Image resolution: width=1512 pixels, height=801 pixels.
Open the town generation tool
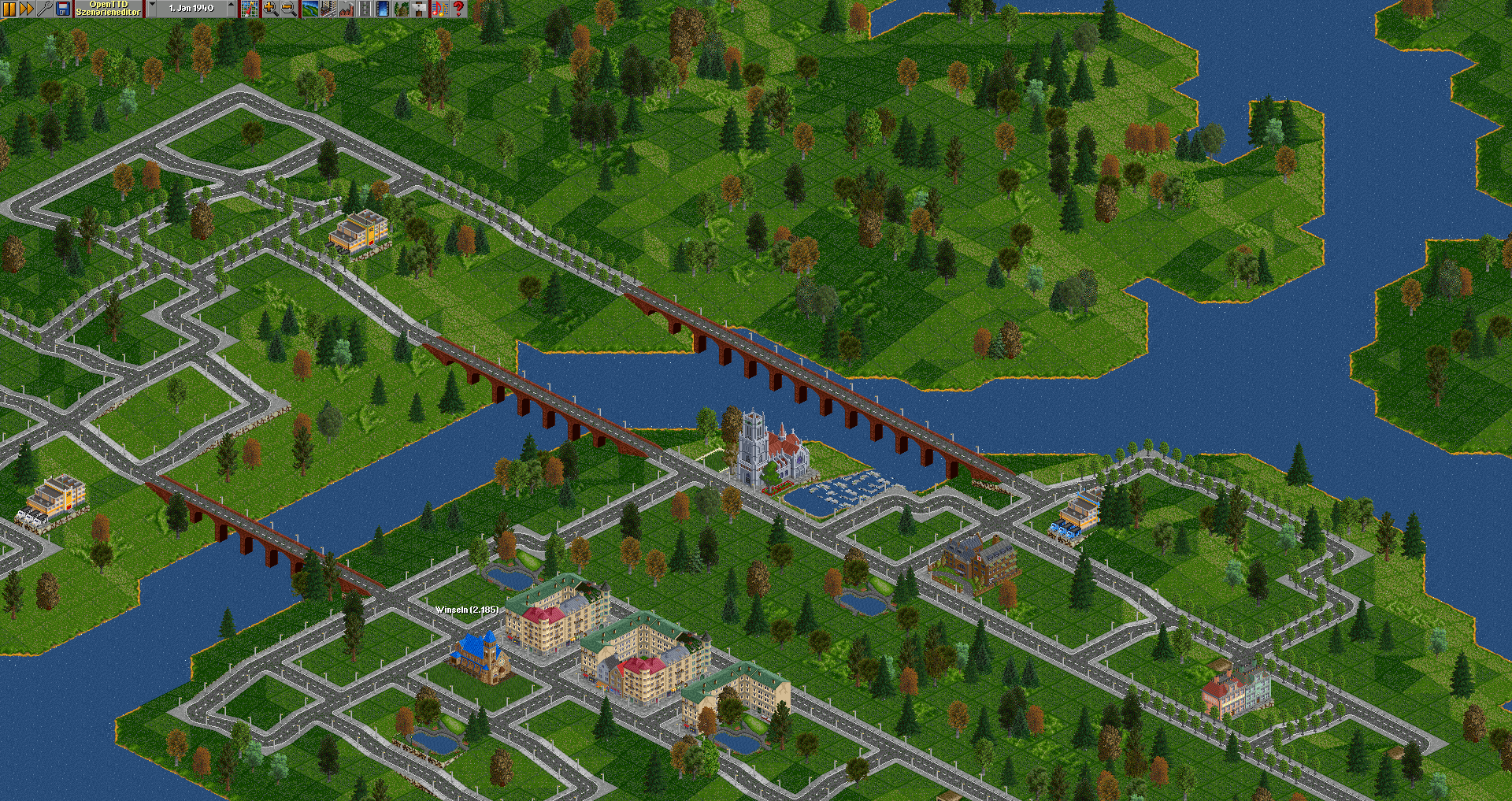(x=328, y=9)
